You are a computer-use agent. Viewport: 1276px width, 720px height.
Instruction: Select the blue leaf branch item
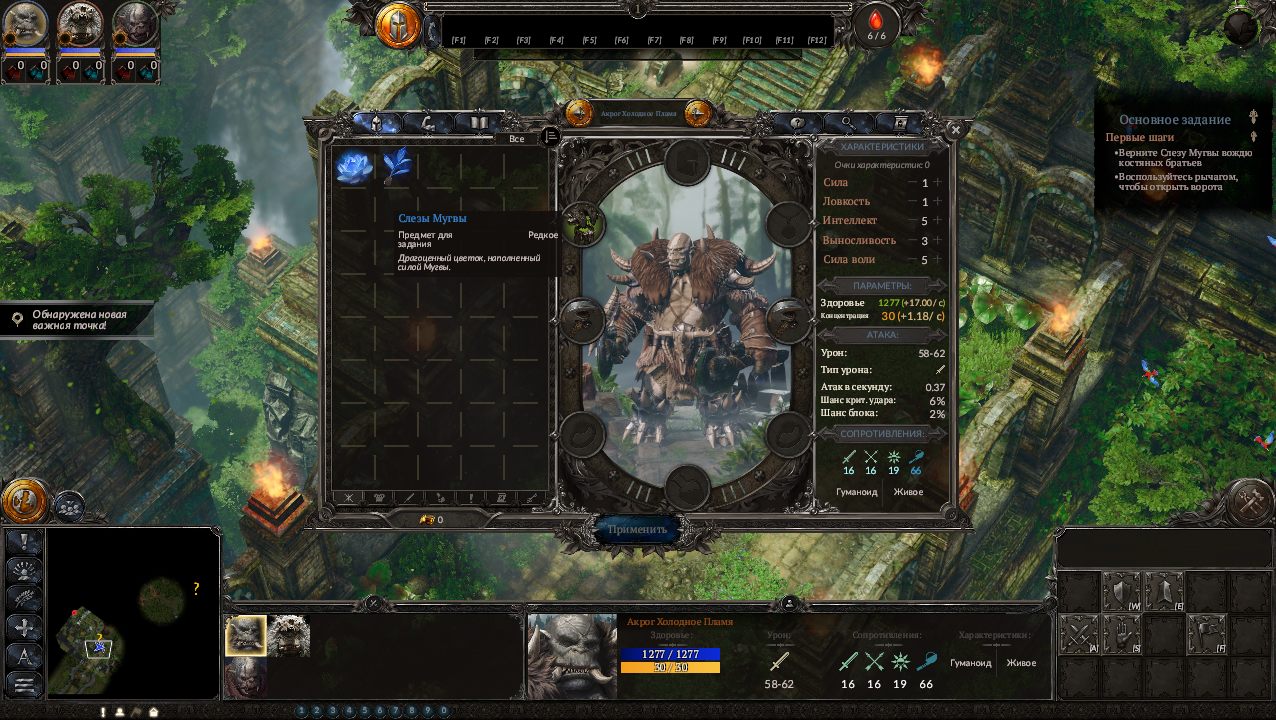tap(397, 166)
